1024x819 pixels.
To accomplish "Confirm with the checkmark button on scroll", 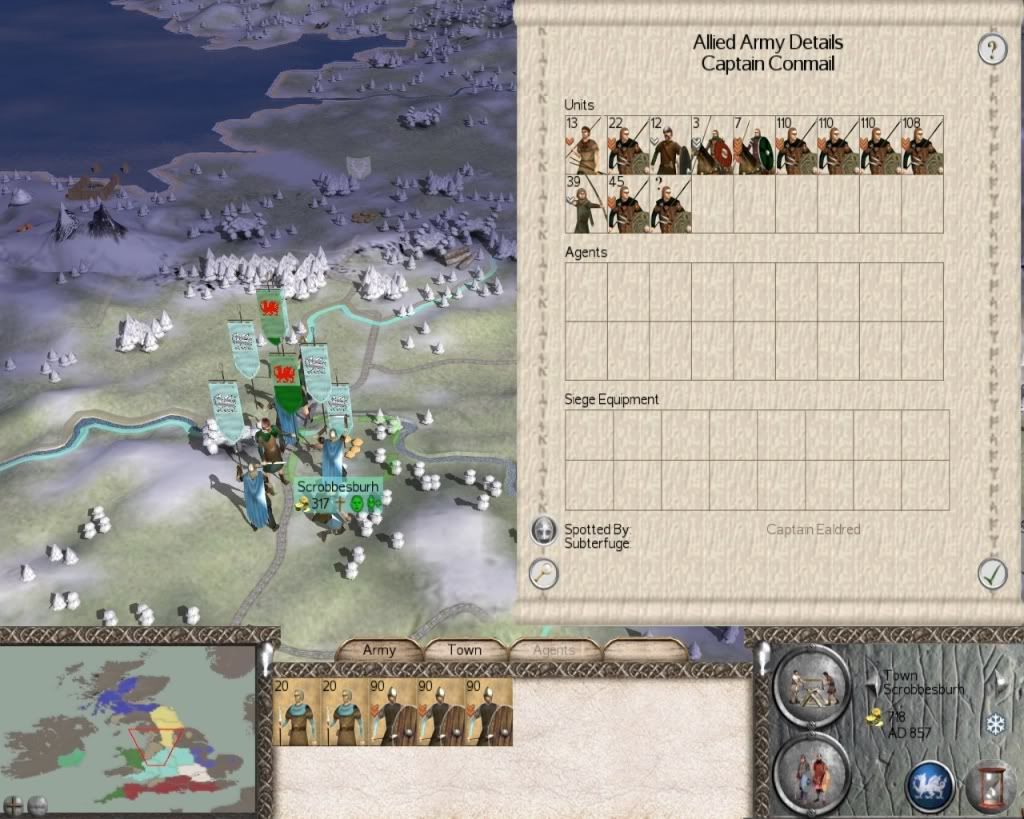I will click(991, 573).
